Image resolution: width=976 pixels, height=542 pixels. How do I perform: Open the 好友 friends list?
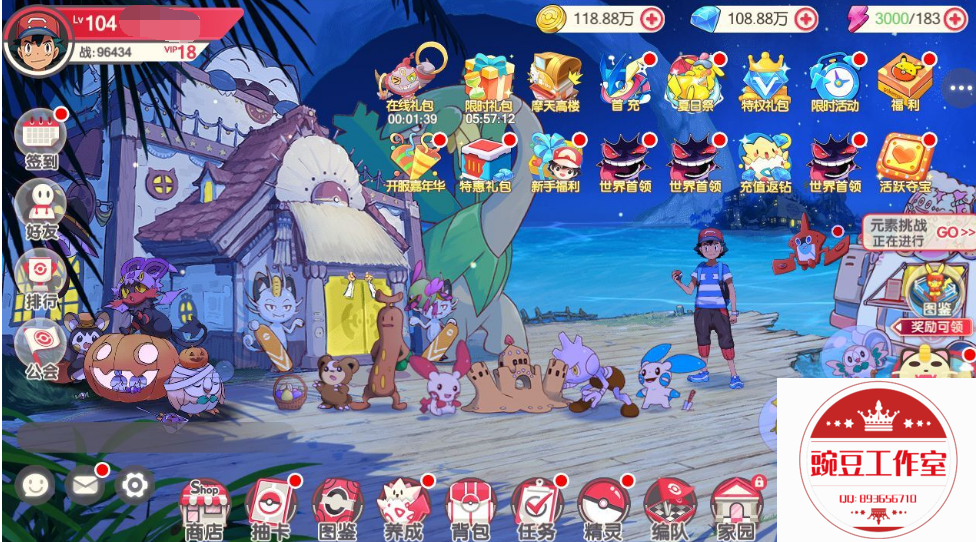[40, 205]
